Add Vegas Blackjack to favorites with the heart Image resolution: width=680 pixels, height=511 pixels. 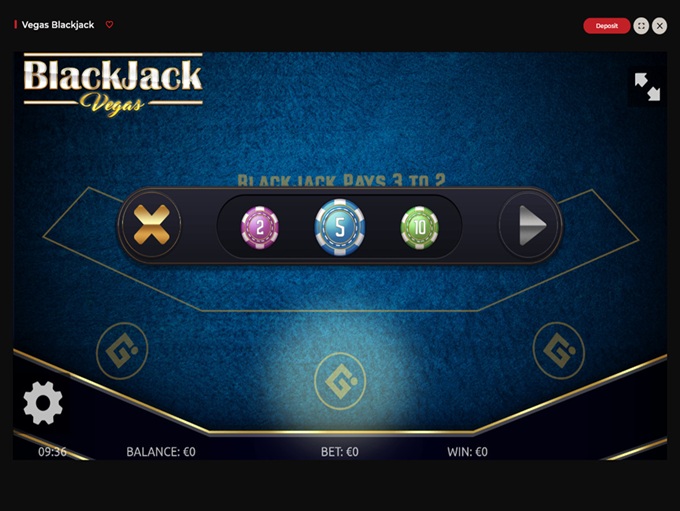tap(110, 25)
